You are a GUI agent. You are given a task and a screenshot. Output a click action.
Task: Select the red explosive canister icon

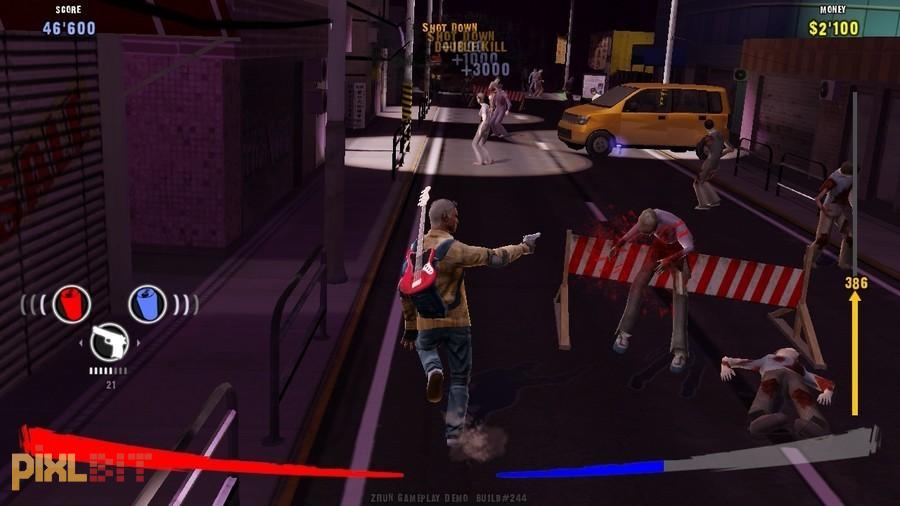[72, 303]
